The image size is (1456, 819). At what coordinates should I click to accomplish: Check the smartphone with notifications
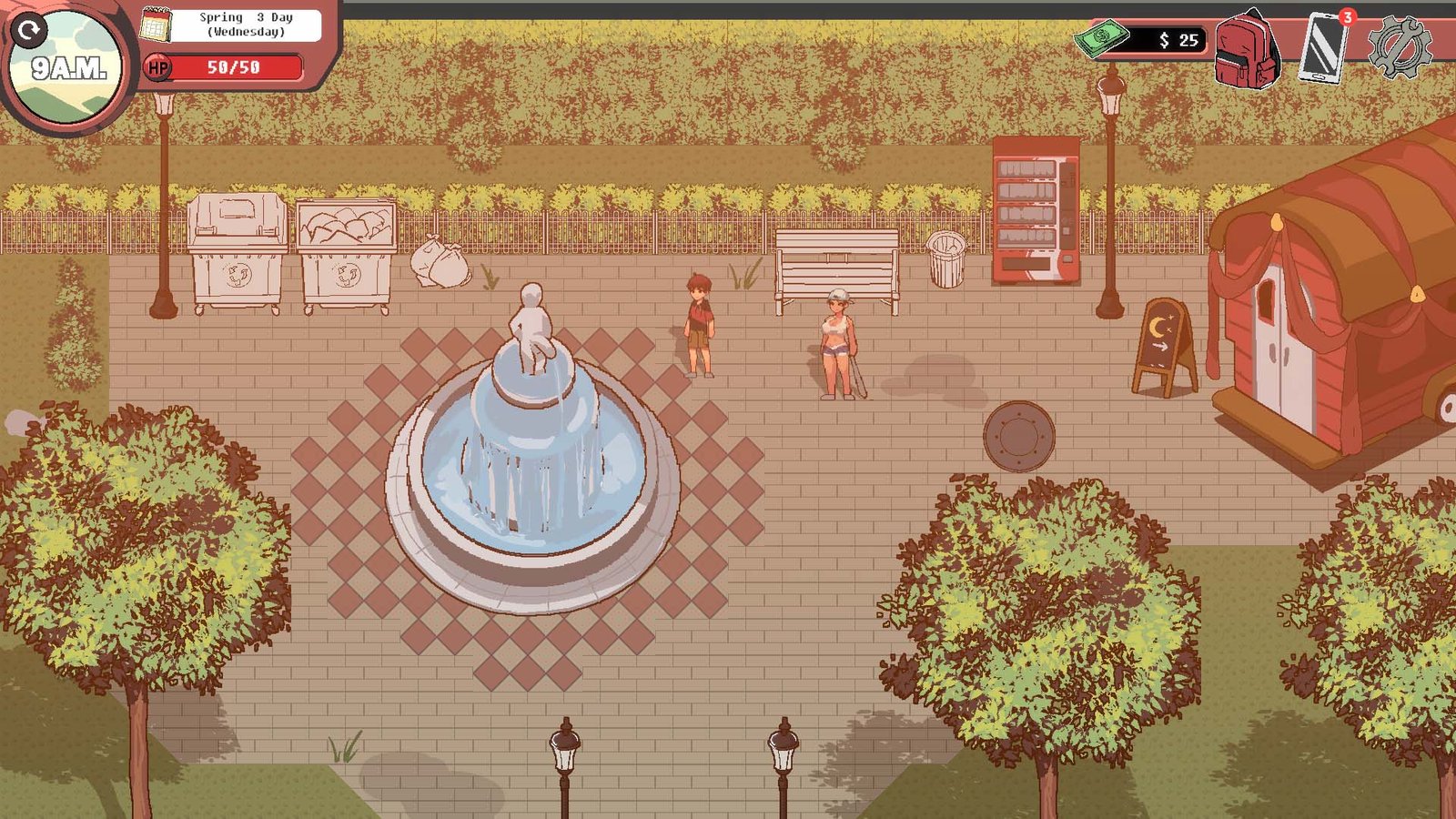[x=1324, y=47]
